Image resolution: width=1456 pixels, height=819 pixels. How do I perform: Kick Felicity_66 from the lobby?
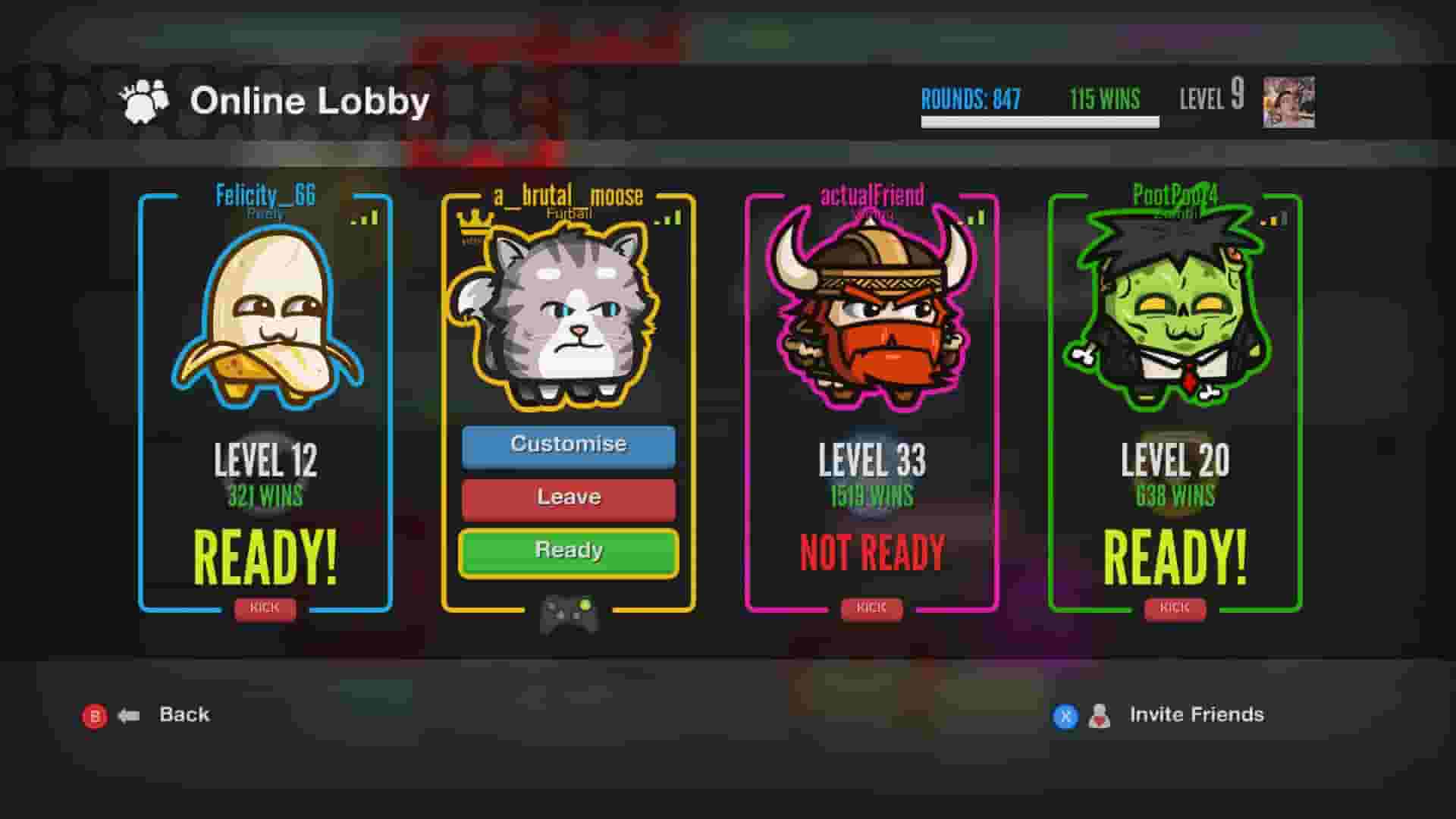[265, 607]
